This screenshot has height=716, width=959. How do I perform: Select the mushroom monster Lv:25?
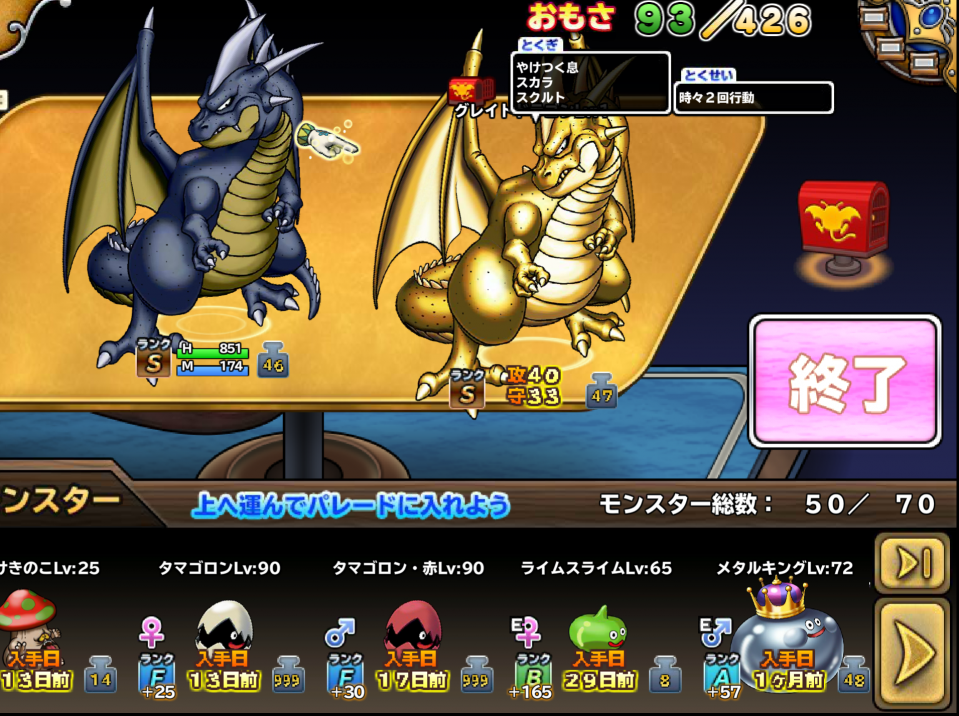point(30,630)
